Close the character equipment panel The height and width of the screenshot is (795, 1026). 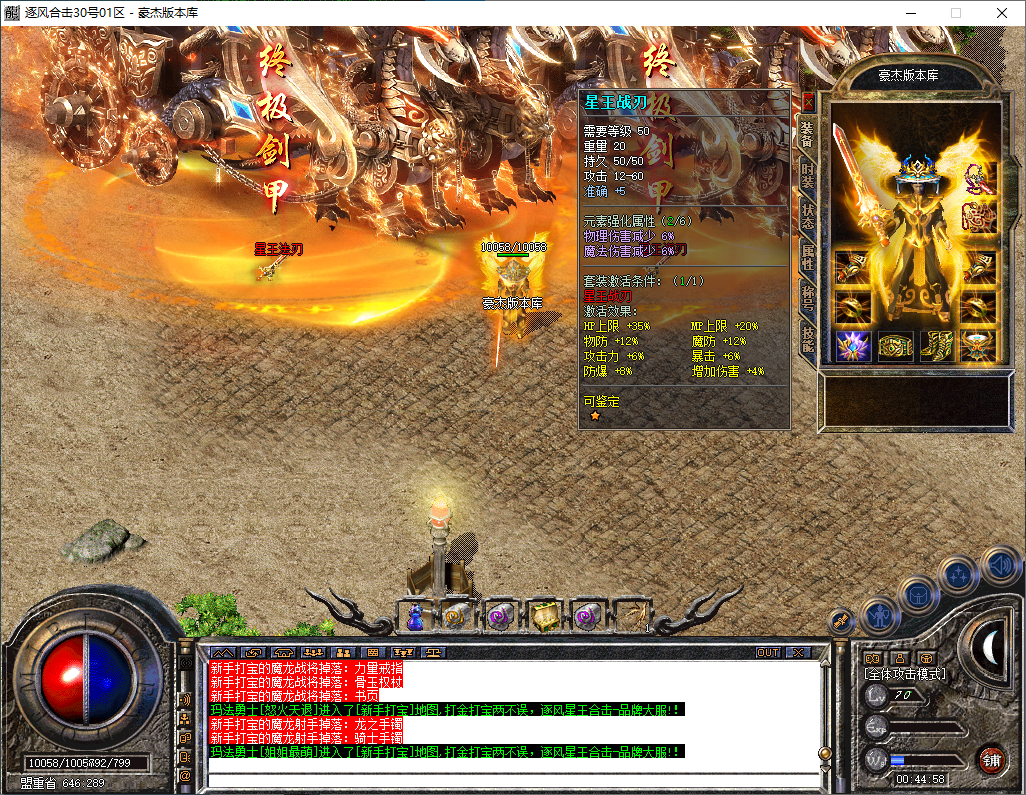point(808,102)
